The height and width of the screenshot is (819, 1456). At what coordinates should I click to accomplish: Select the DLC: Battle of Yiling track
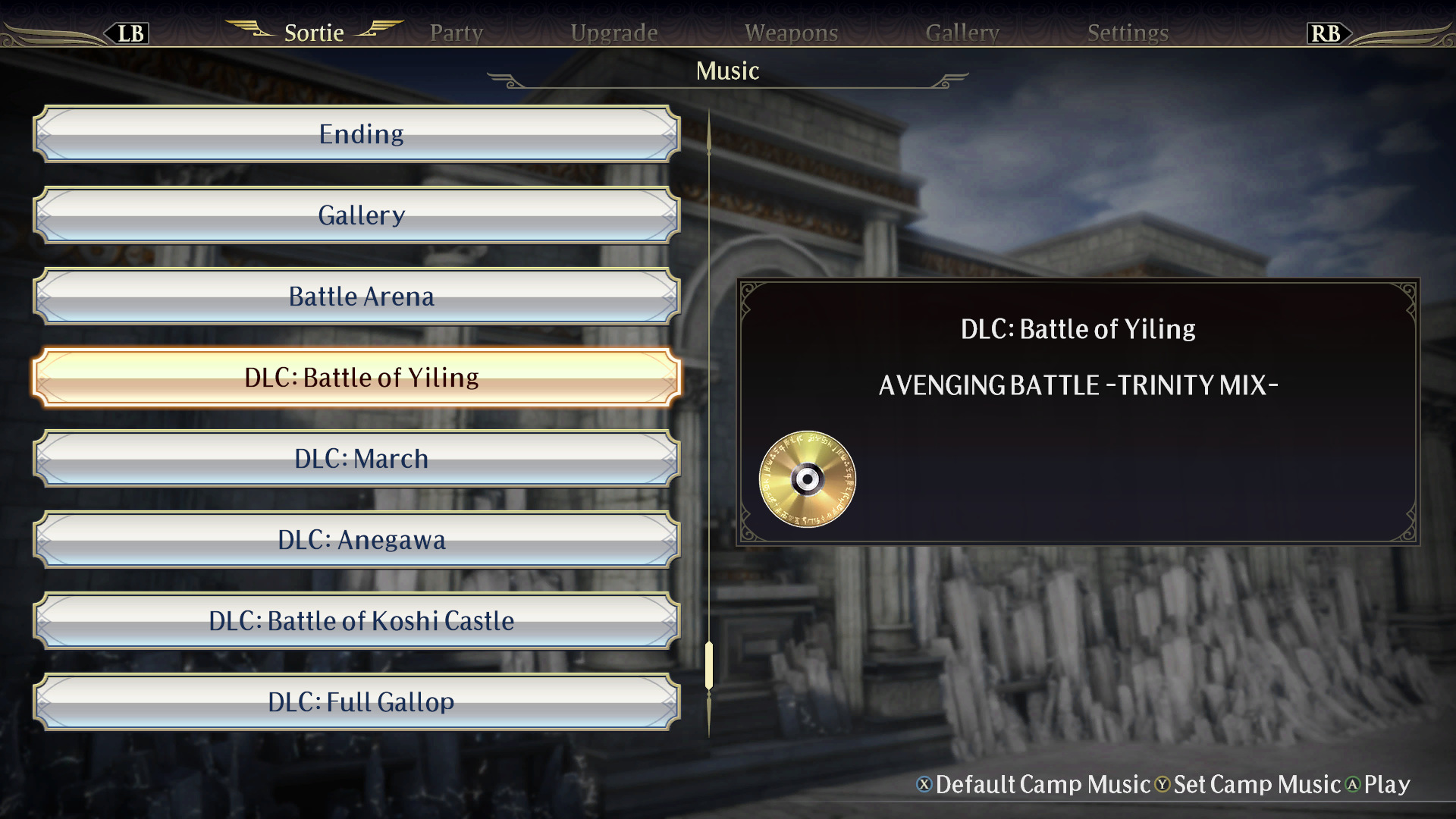click(361, 377)
